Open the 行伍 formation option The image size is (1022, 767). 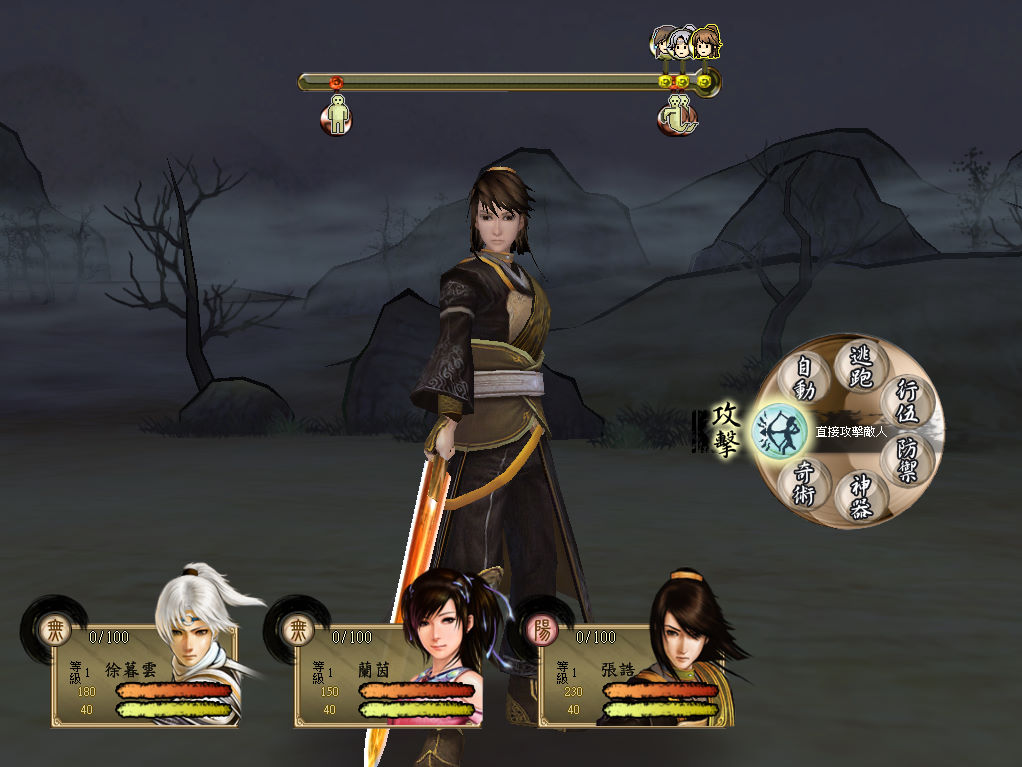click(x=909, y=402)
